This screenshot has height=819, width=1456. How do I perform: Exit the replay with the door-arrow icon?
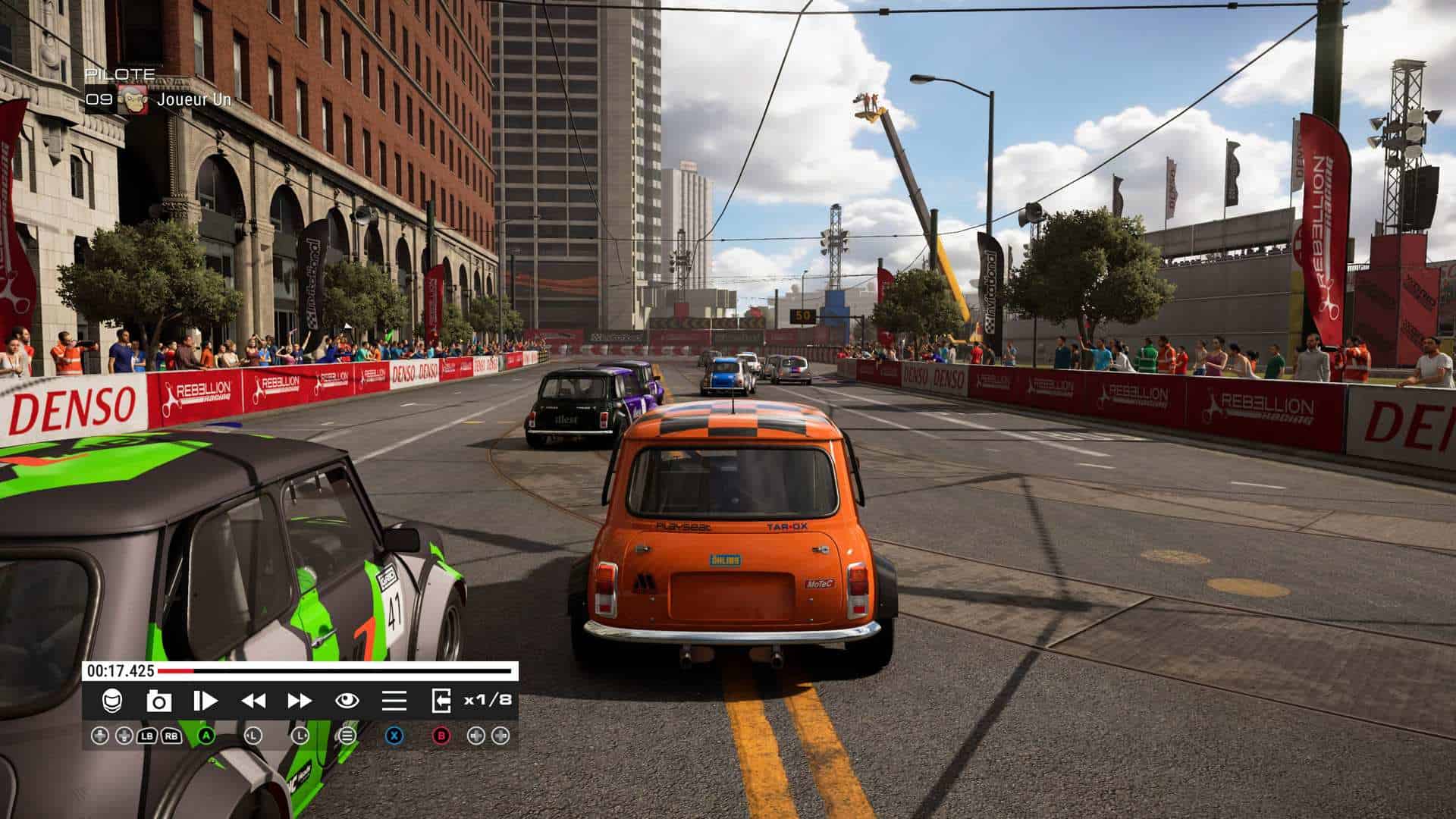(441, 701)
